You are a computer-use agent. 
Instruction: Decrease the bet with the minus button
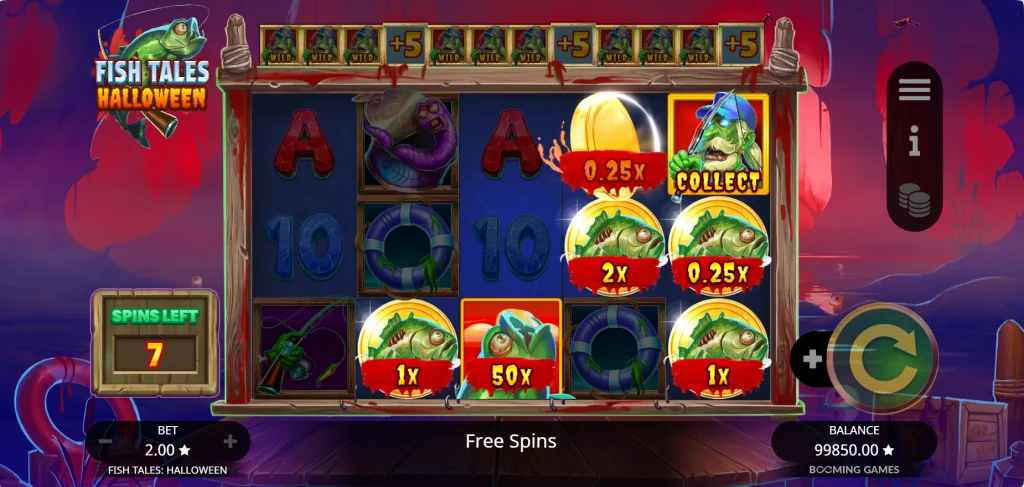(105, 441)
